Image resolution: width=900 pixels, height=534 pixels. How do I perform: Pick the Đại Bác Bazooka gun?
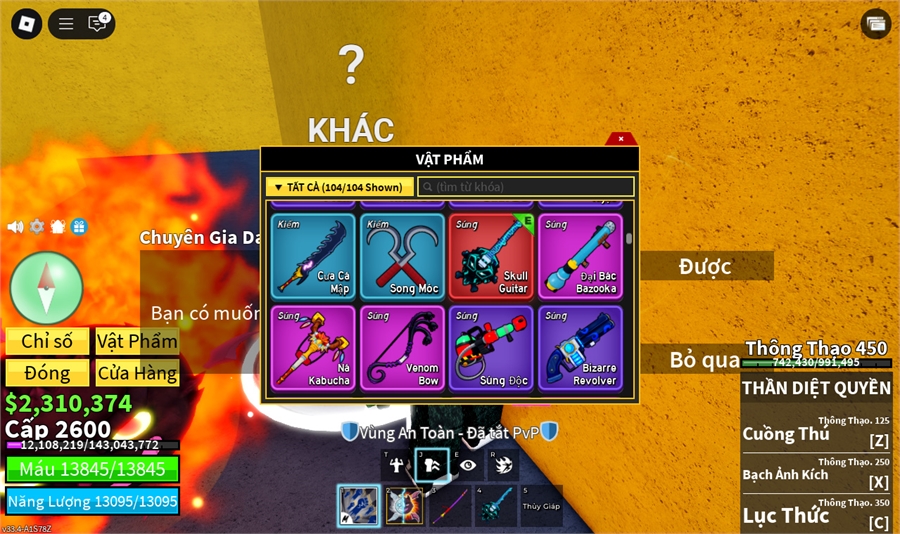click(580, 257)
